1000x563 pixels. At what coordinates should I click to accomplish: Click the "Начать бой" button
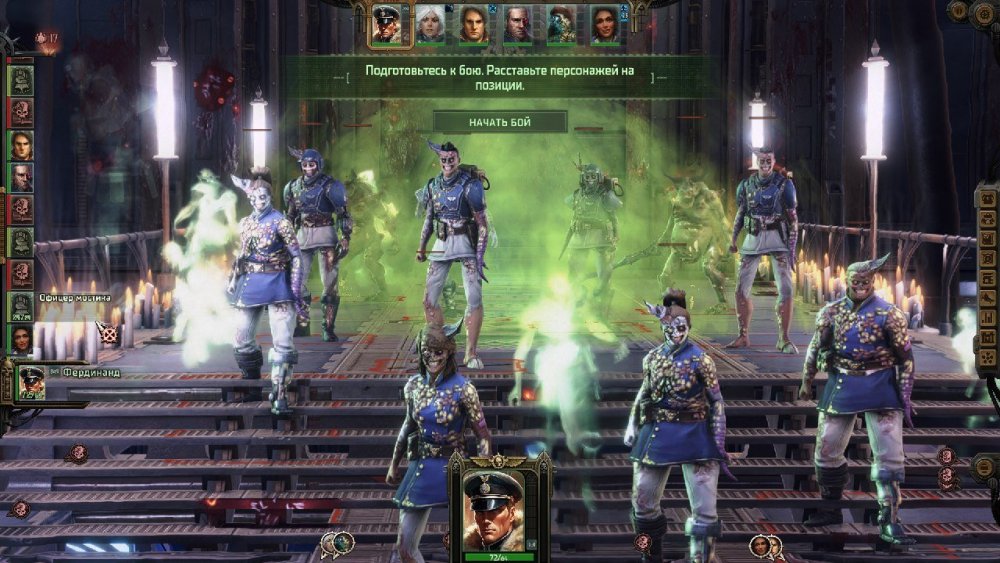tap(500, 122)
